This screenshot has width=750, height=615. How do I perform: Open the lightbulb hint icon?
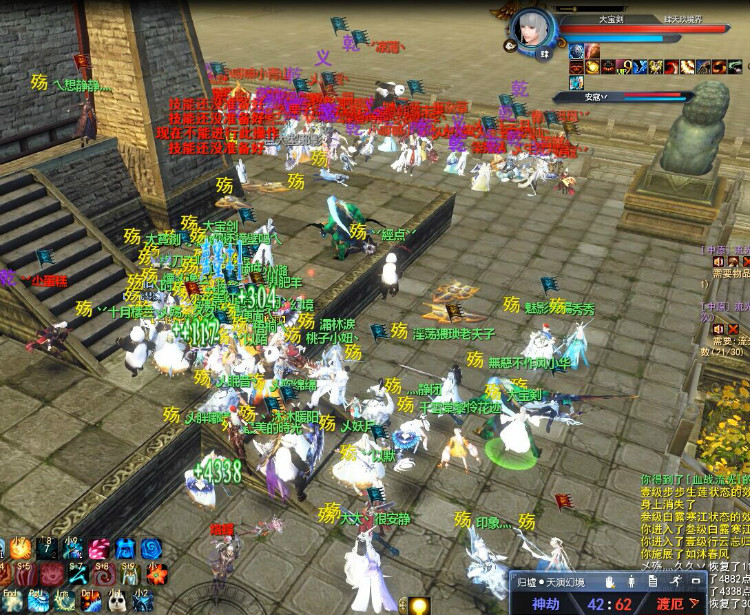click(418, 605)
